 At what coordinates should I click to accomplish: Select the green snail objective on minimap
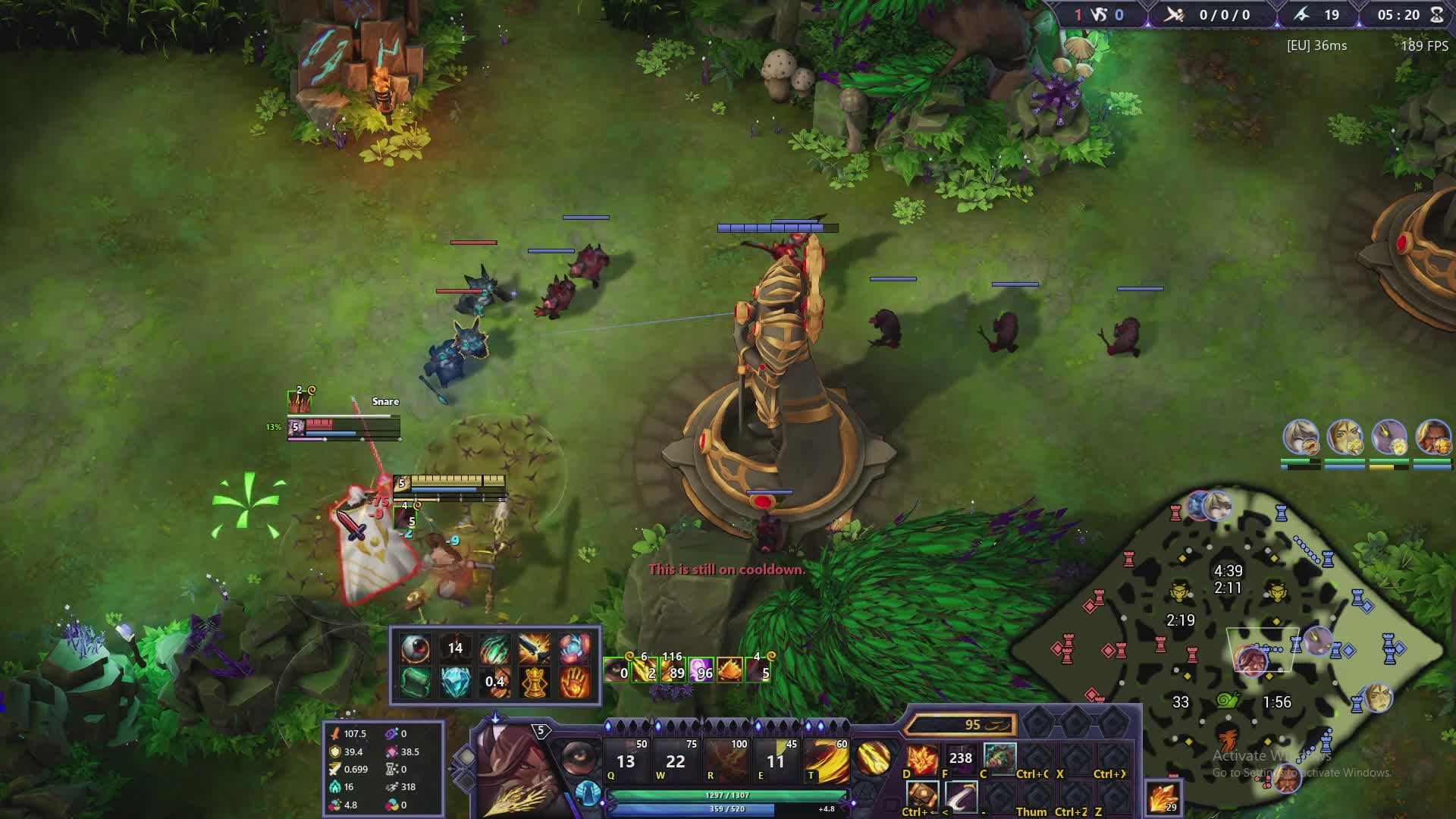coord(1227,700)
